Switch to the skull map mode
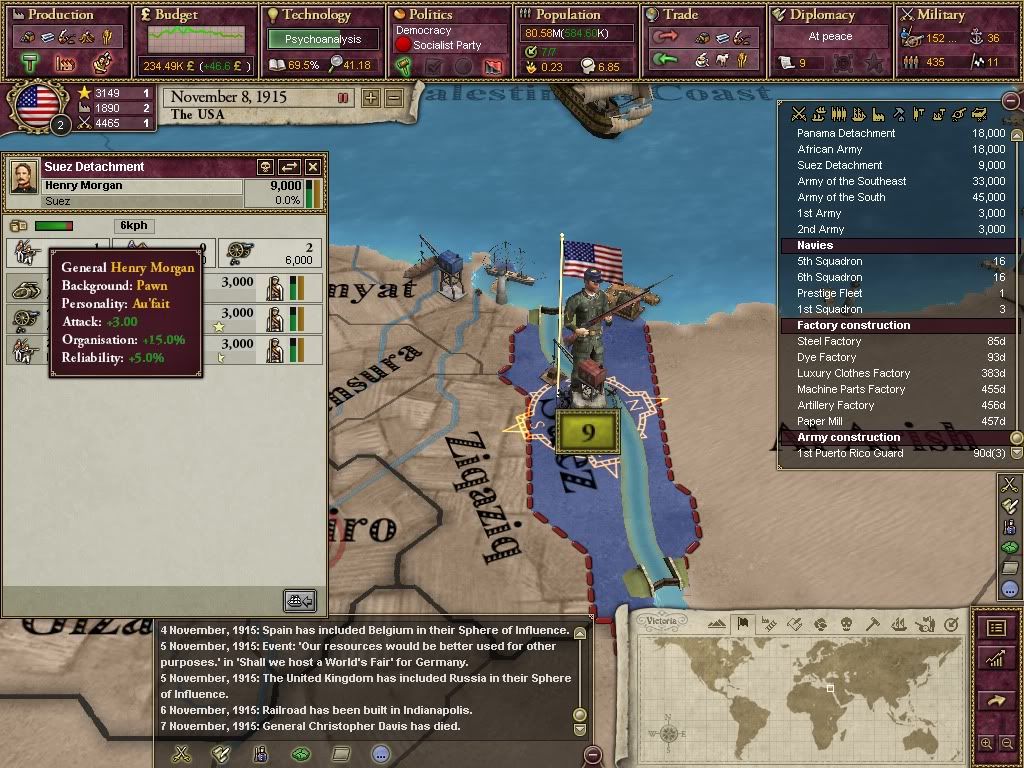Viewport: 1024px width, 768px height. [846, 625]
